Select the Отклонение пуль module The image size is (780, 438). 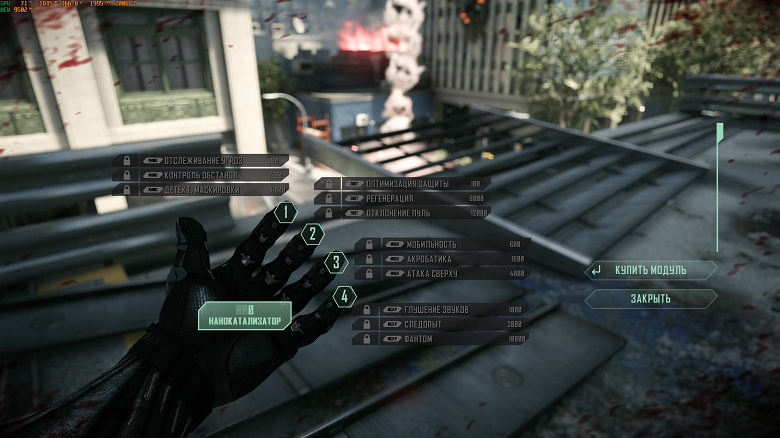point(402,212)
